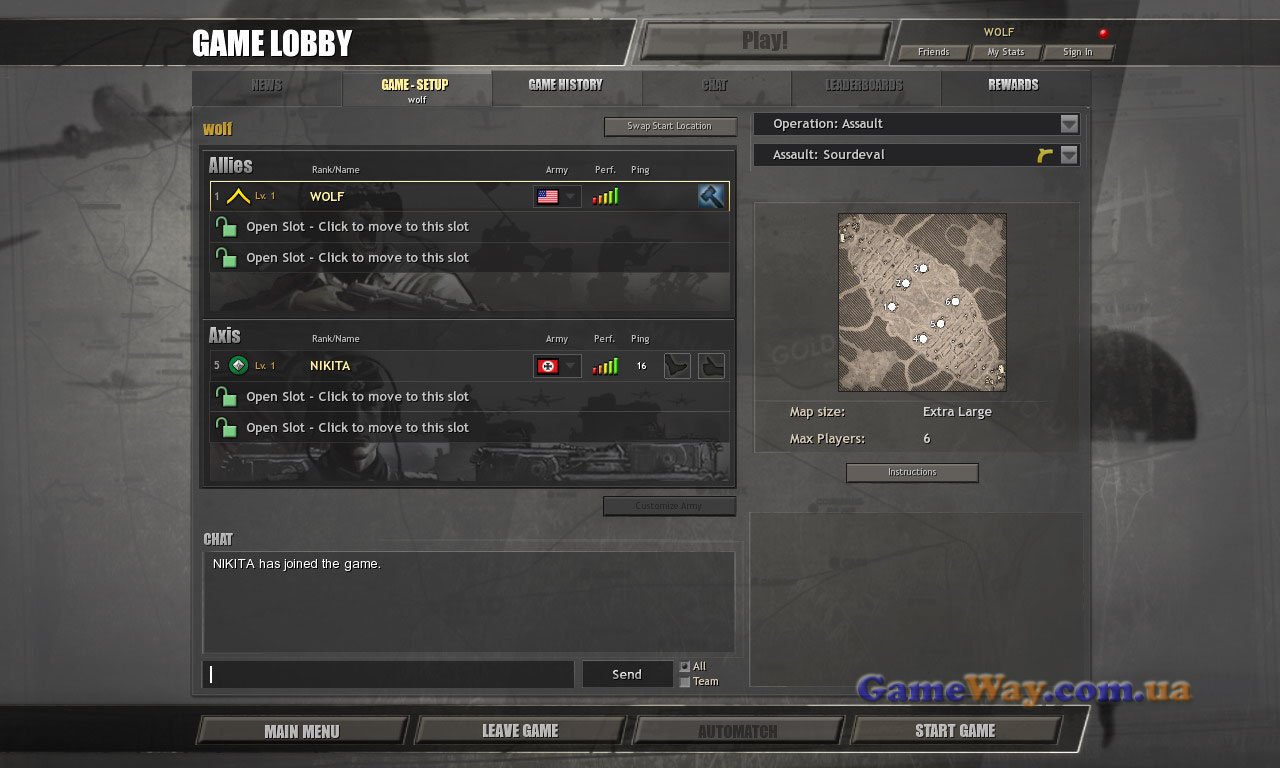Send the chat message
Screen dimensions: 1280x768
click(627, 674)
